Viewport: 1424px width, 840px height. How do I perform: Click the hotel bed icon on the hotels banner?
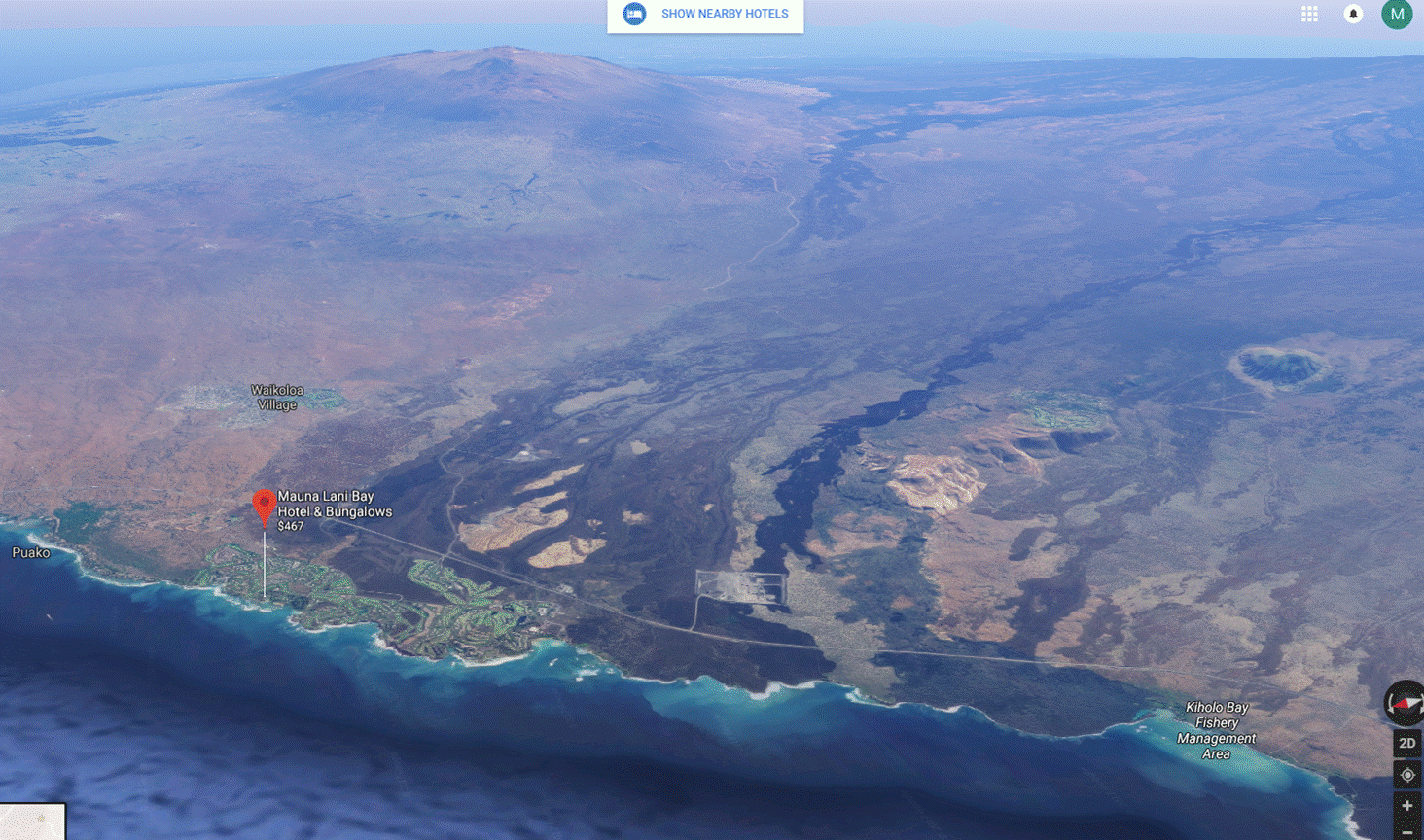634,14
